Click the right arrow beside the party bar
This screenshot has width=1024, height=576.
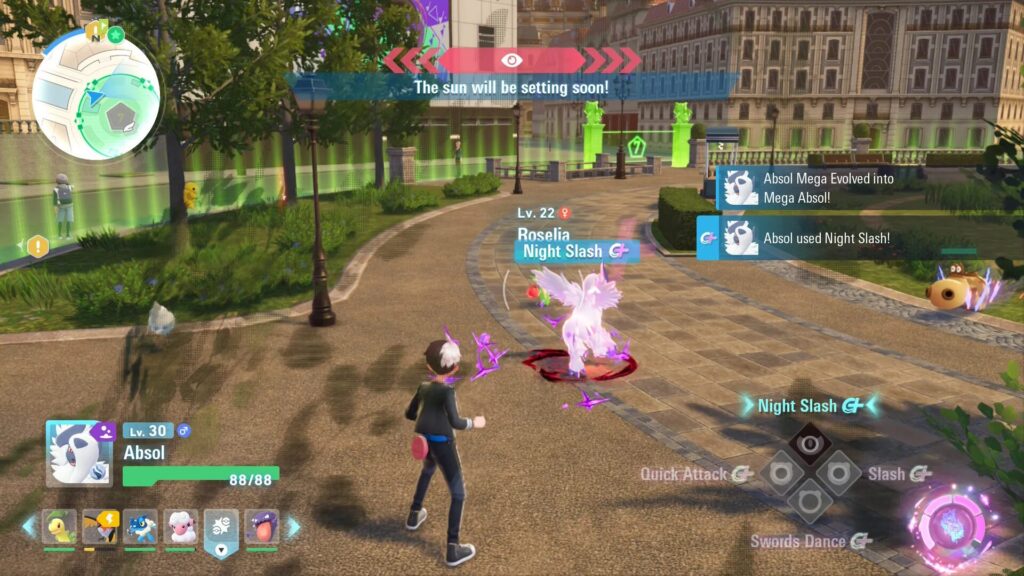[293, 526]
